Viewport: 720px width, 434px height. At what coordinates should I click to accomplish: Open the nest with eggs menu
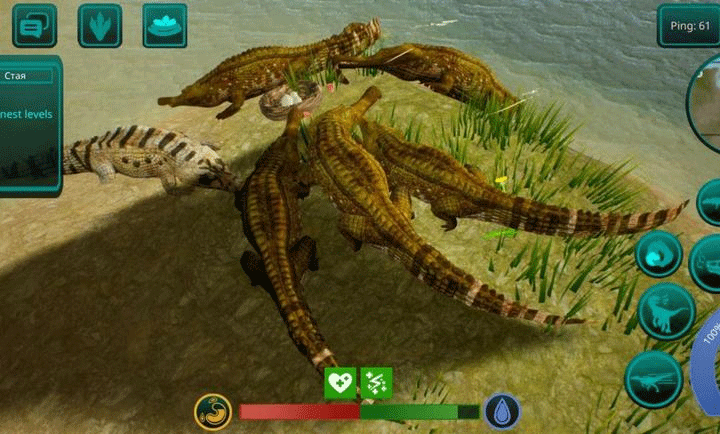[164, 25]
